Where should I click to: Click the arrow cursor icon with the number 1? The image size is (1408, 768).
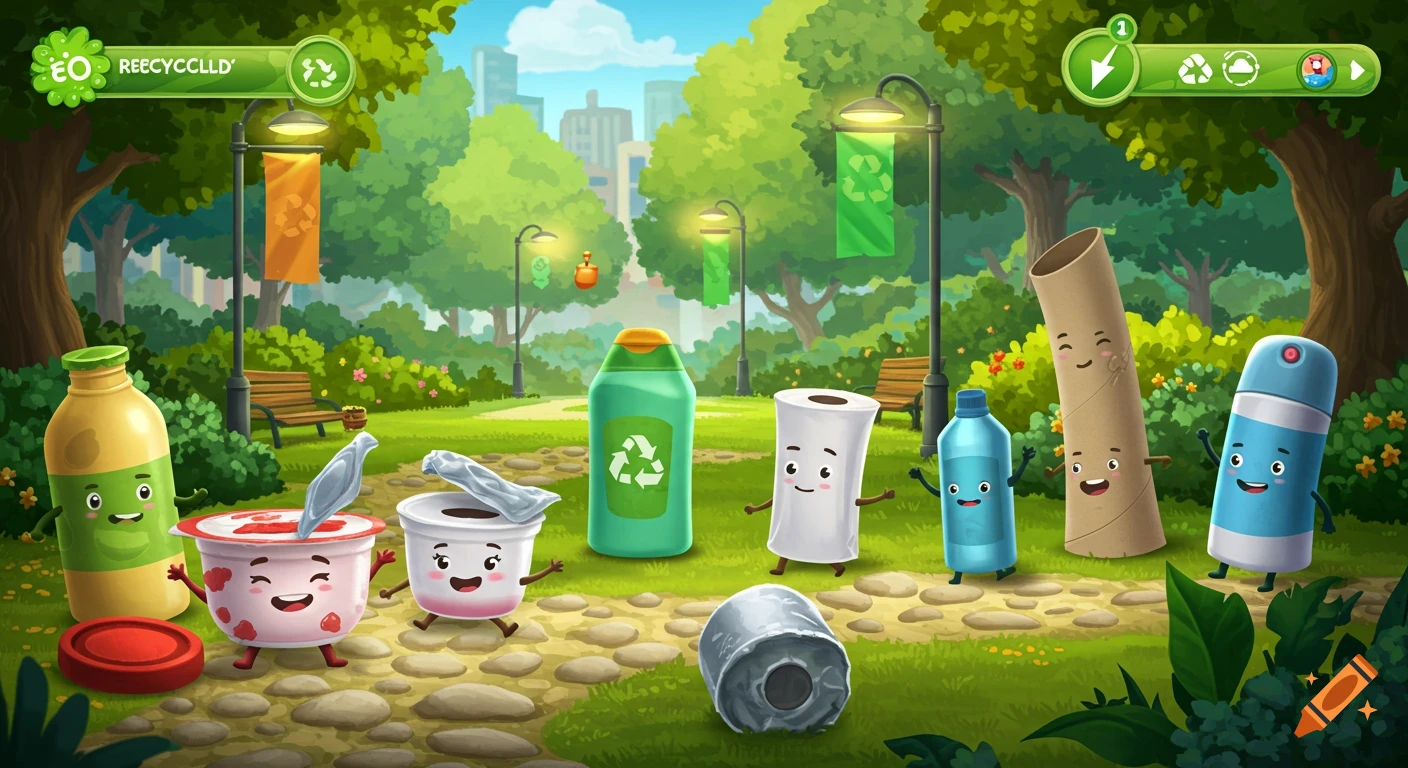click(1103, 66)
